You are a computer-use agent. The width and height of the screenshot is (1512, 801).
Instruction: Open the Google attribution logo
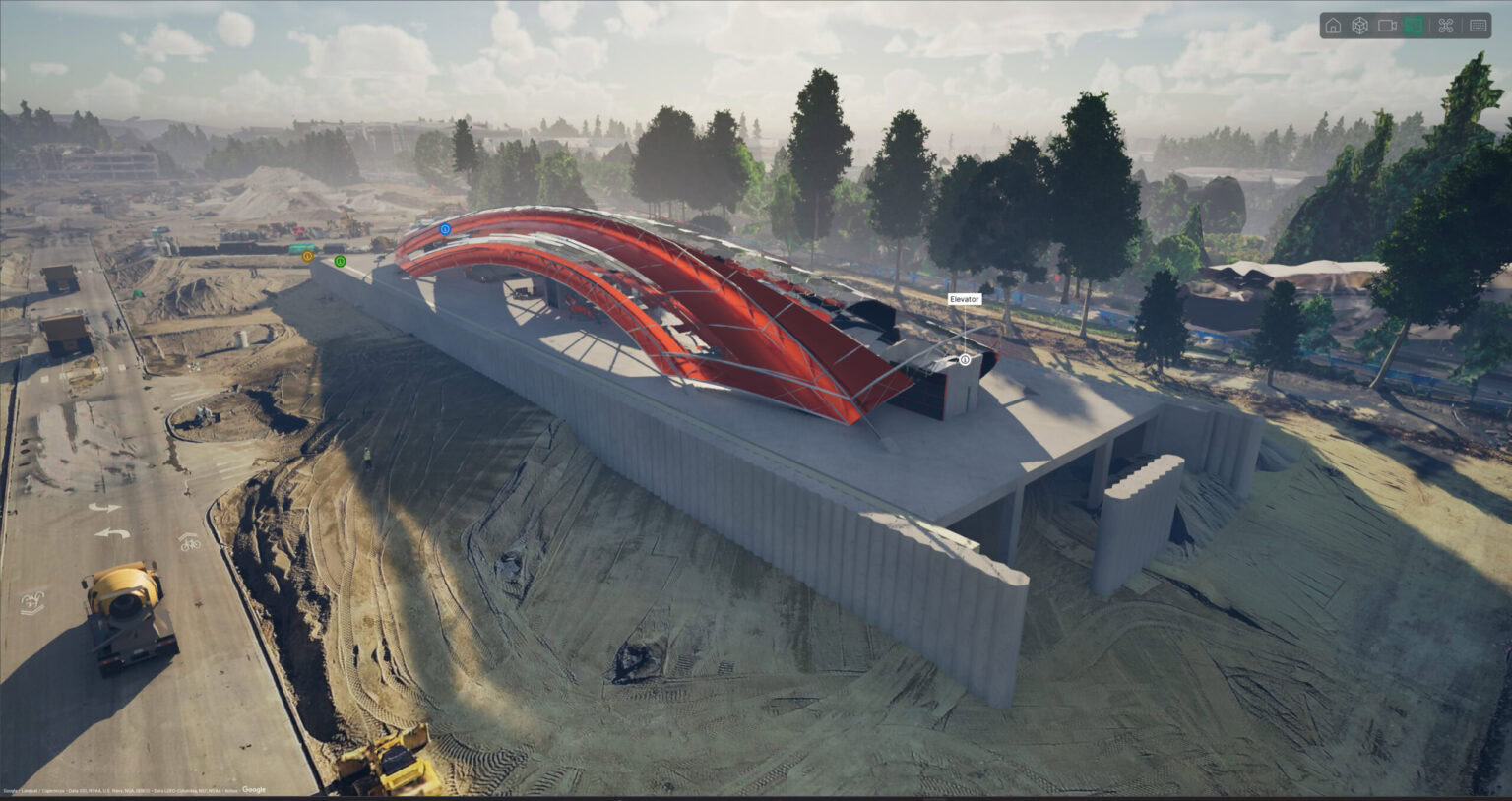tap(254, 790)
